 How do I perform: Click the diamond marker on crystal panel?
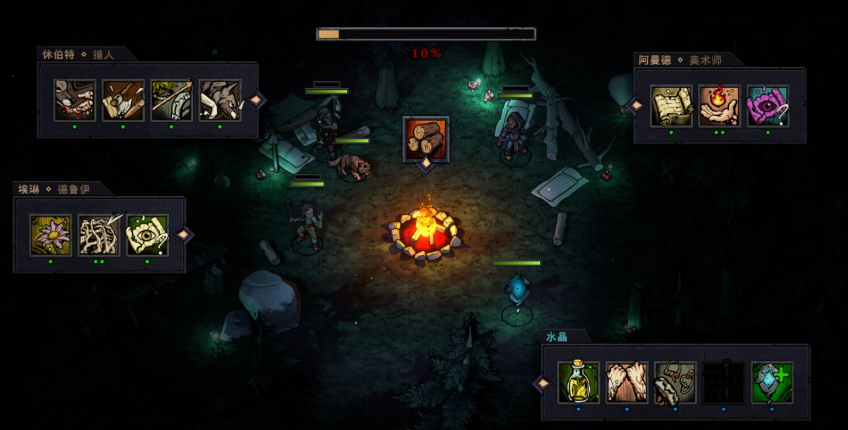pyautogui.click(x=543, y=382)
